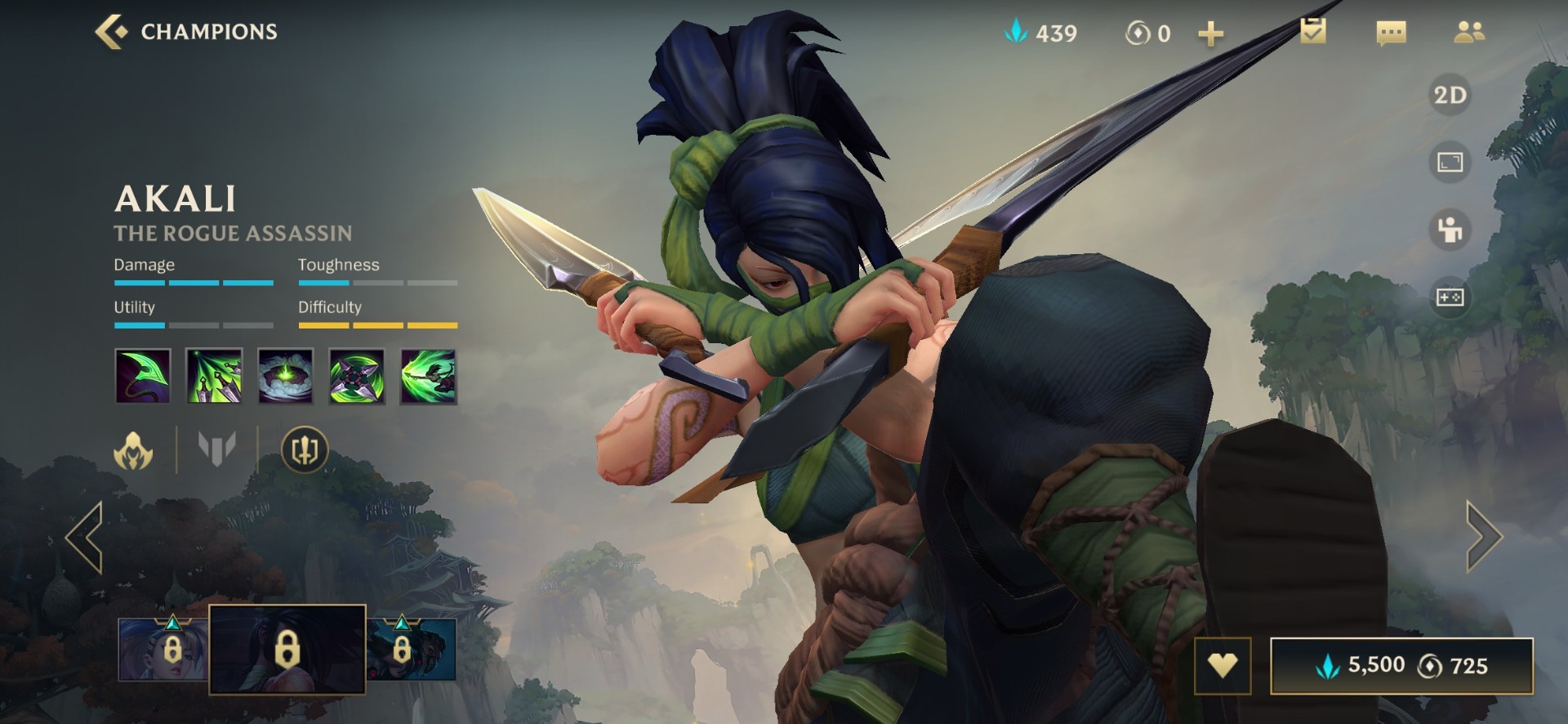Toggle the fullscreen view button
The height and width of the screenshot is (724, 1568).
click(x=1450, y=163)
